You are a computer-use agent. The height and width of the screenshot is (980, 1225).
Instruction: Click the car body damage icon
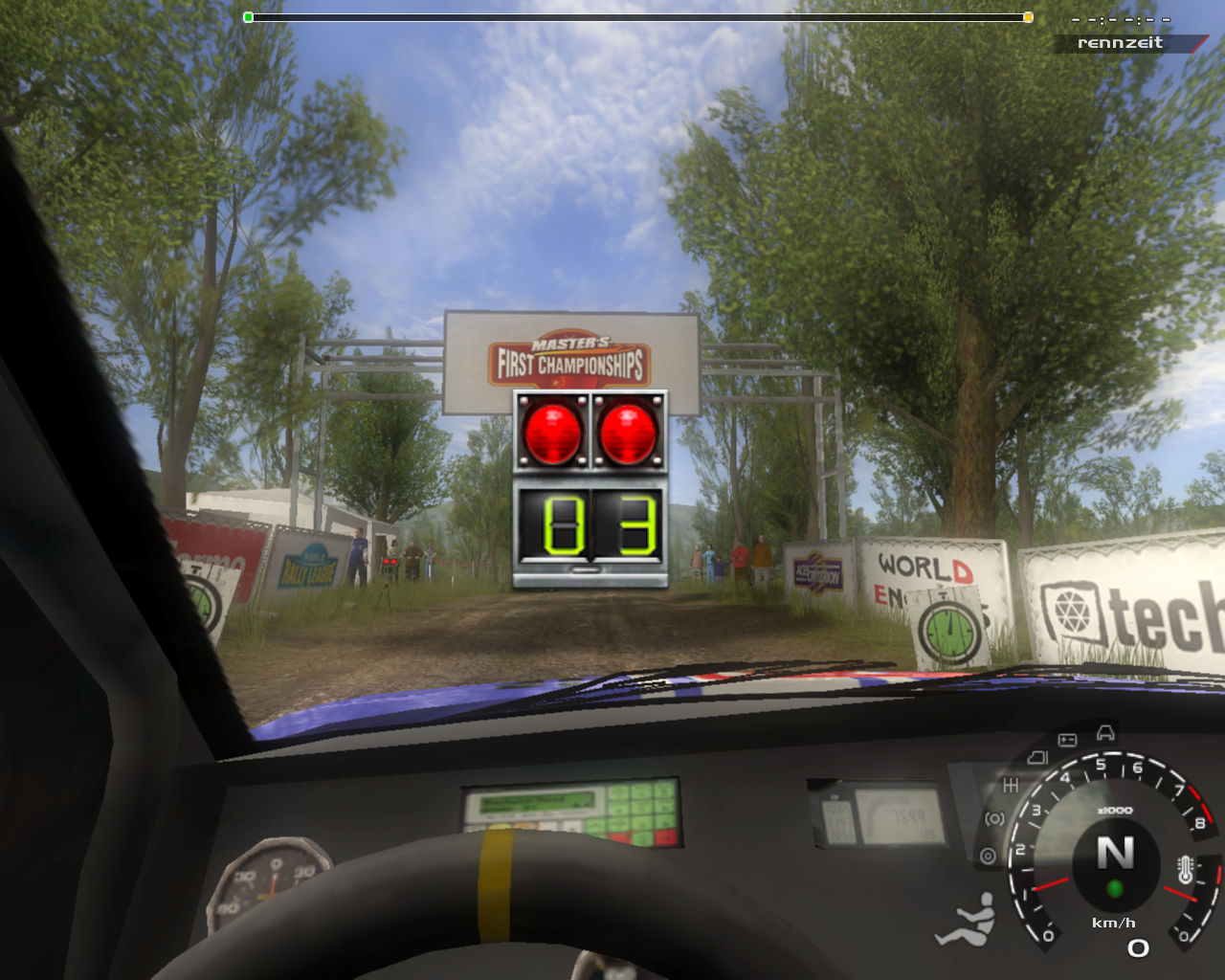[x=1105, y=733]
